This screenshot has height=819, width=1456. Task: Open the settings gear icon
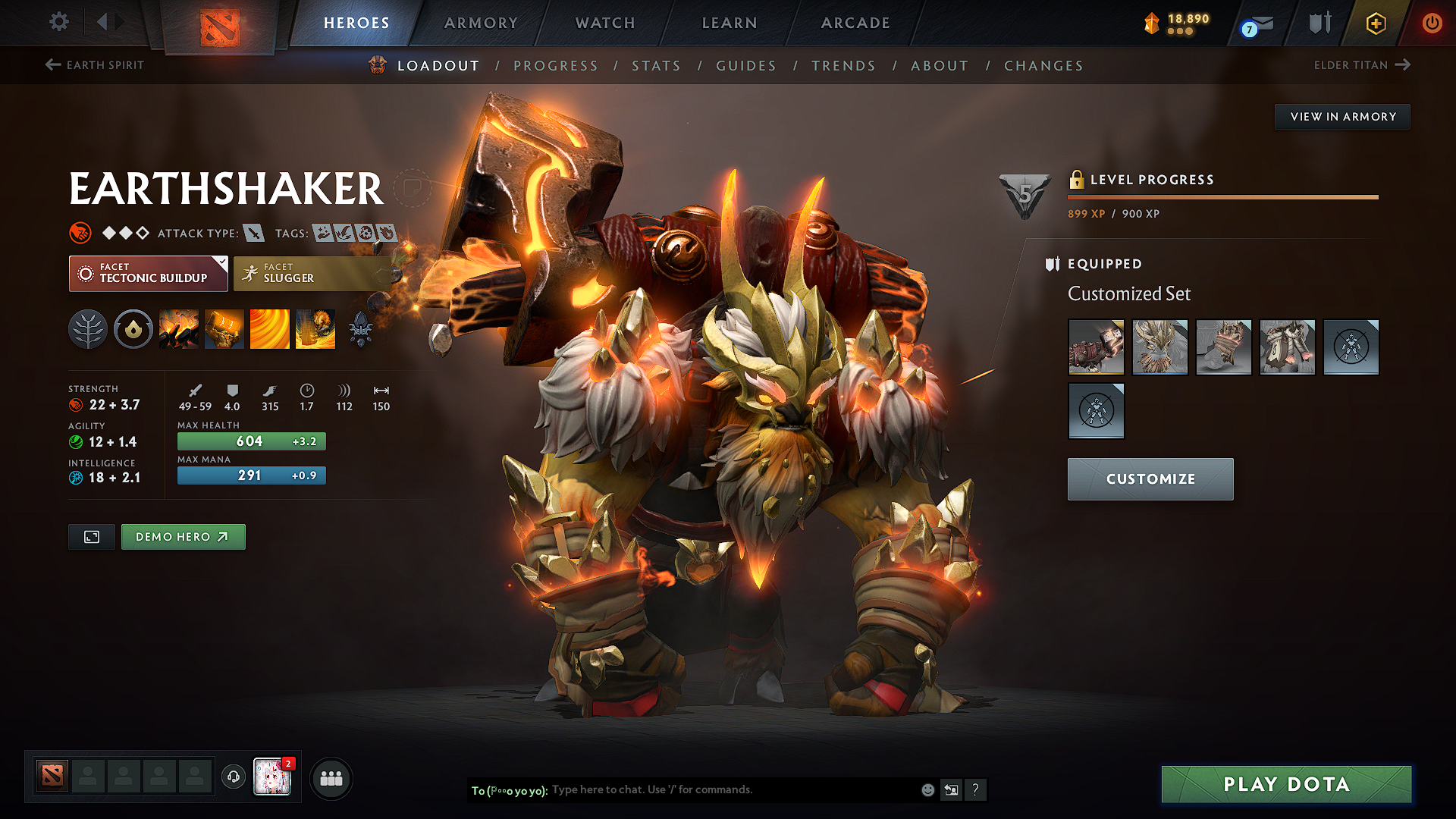click(x=58, y=23)
